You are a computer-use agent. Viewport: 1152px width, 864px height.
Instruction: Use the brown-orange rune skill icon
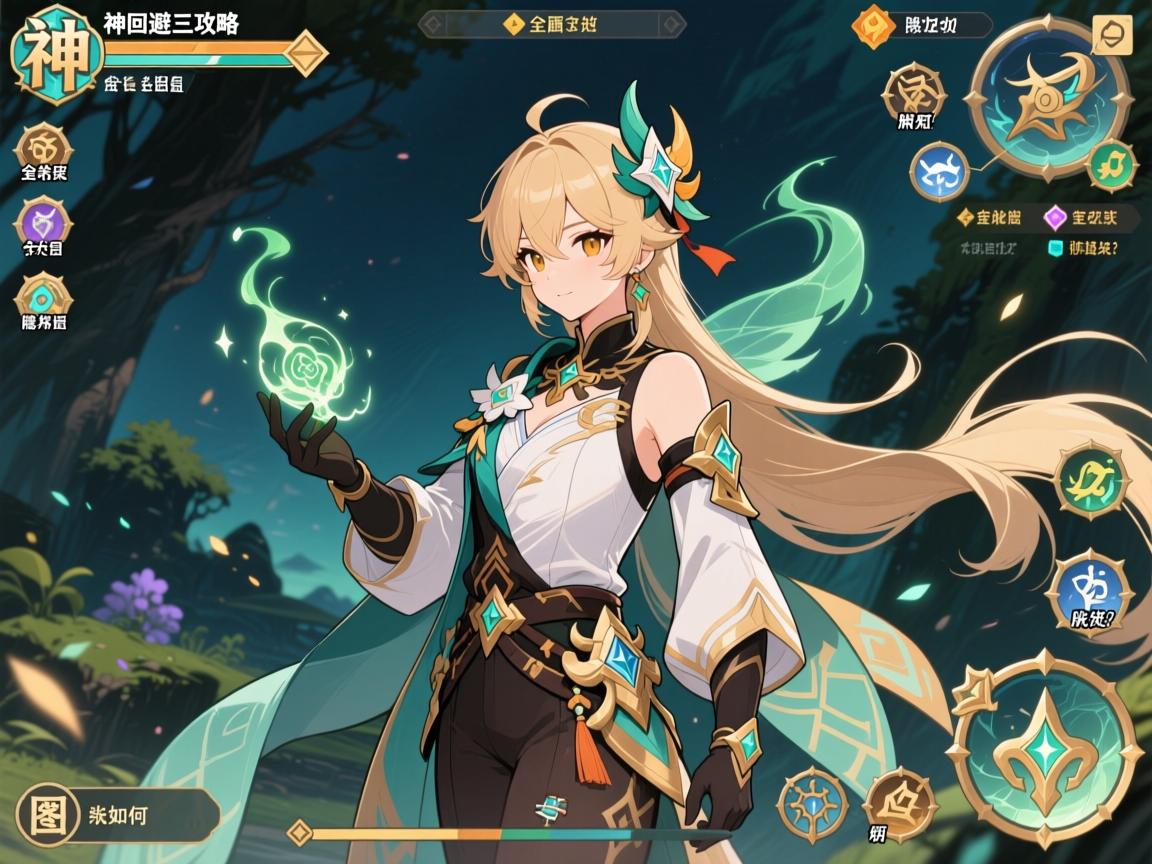point(899,803)
